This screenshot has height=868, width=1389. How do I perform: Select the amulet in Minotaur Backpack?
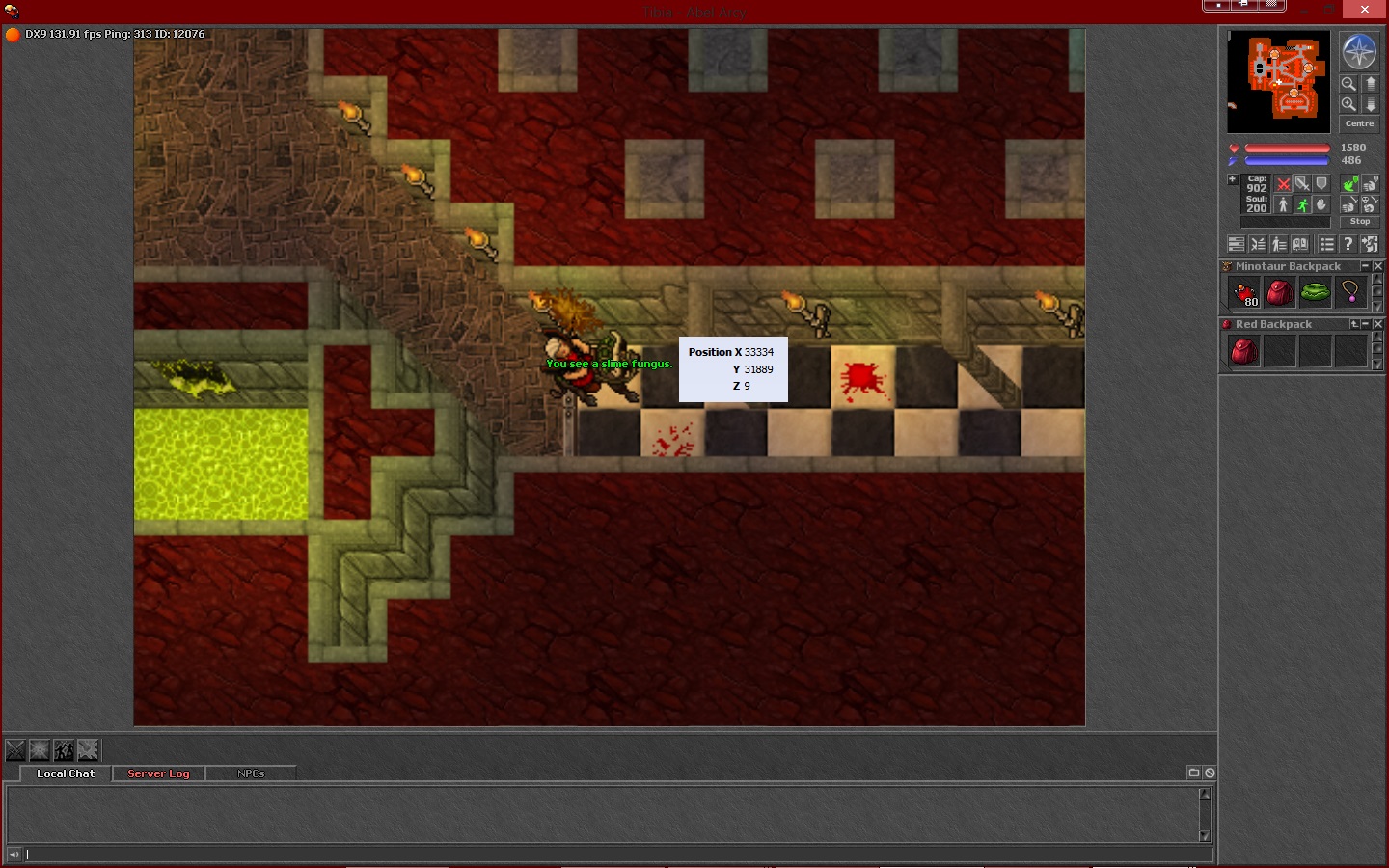(x=1349, y=292)
